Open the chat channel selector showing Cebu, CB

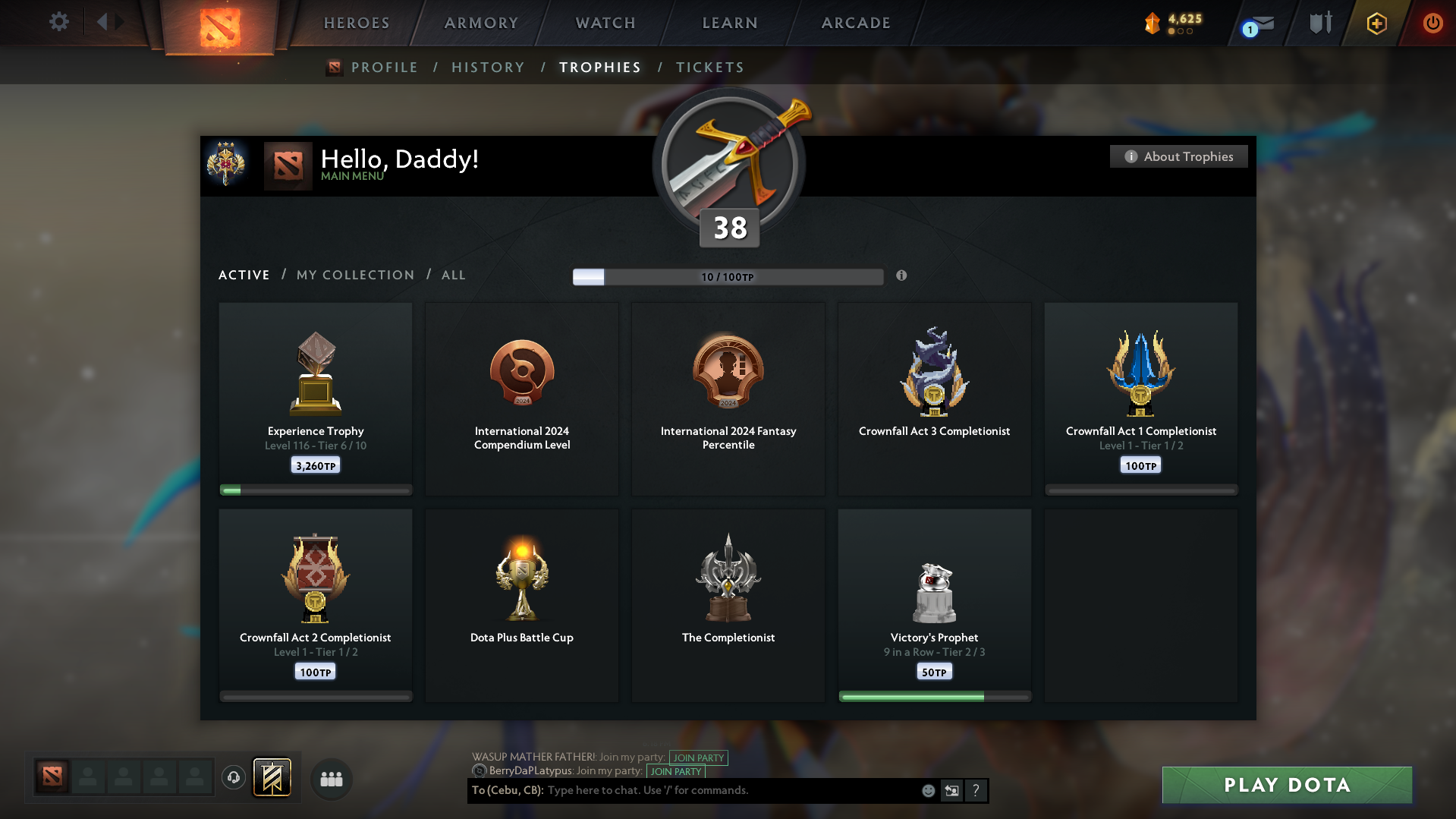507,790
